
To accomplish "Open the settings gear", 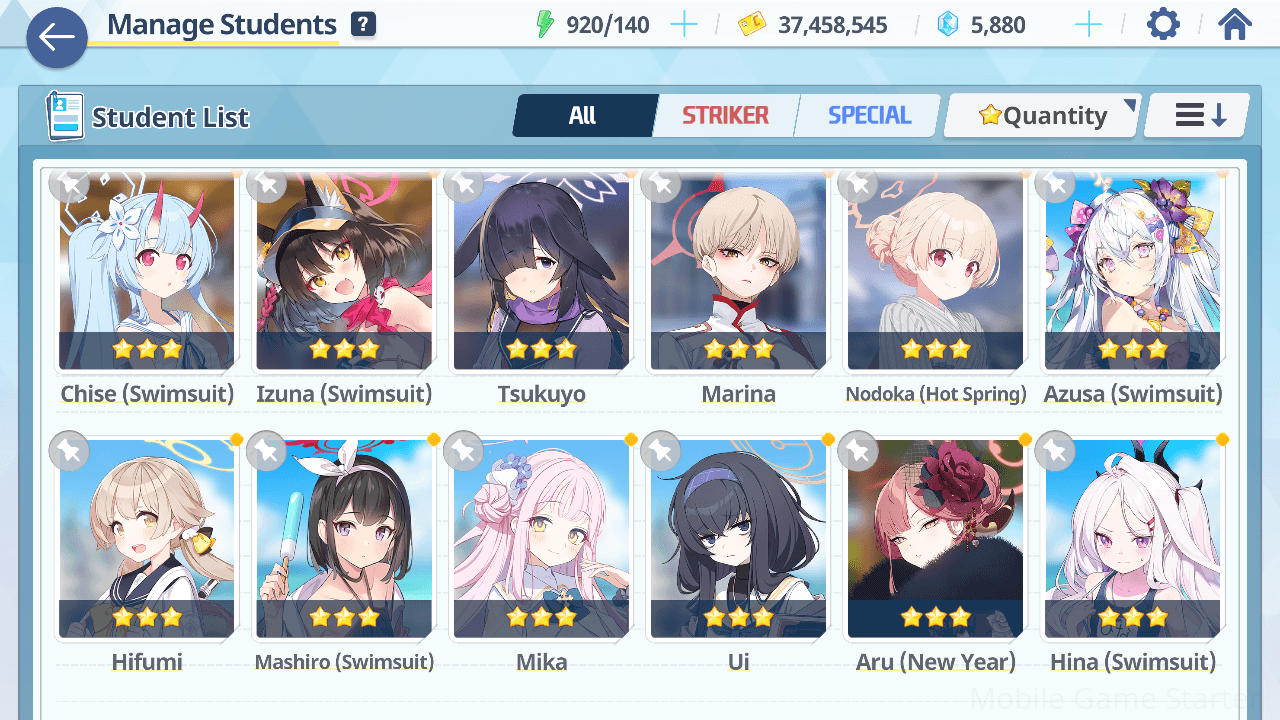I will coord(1163,25).
